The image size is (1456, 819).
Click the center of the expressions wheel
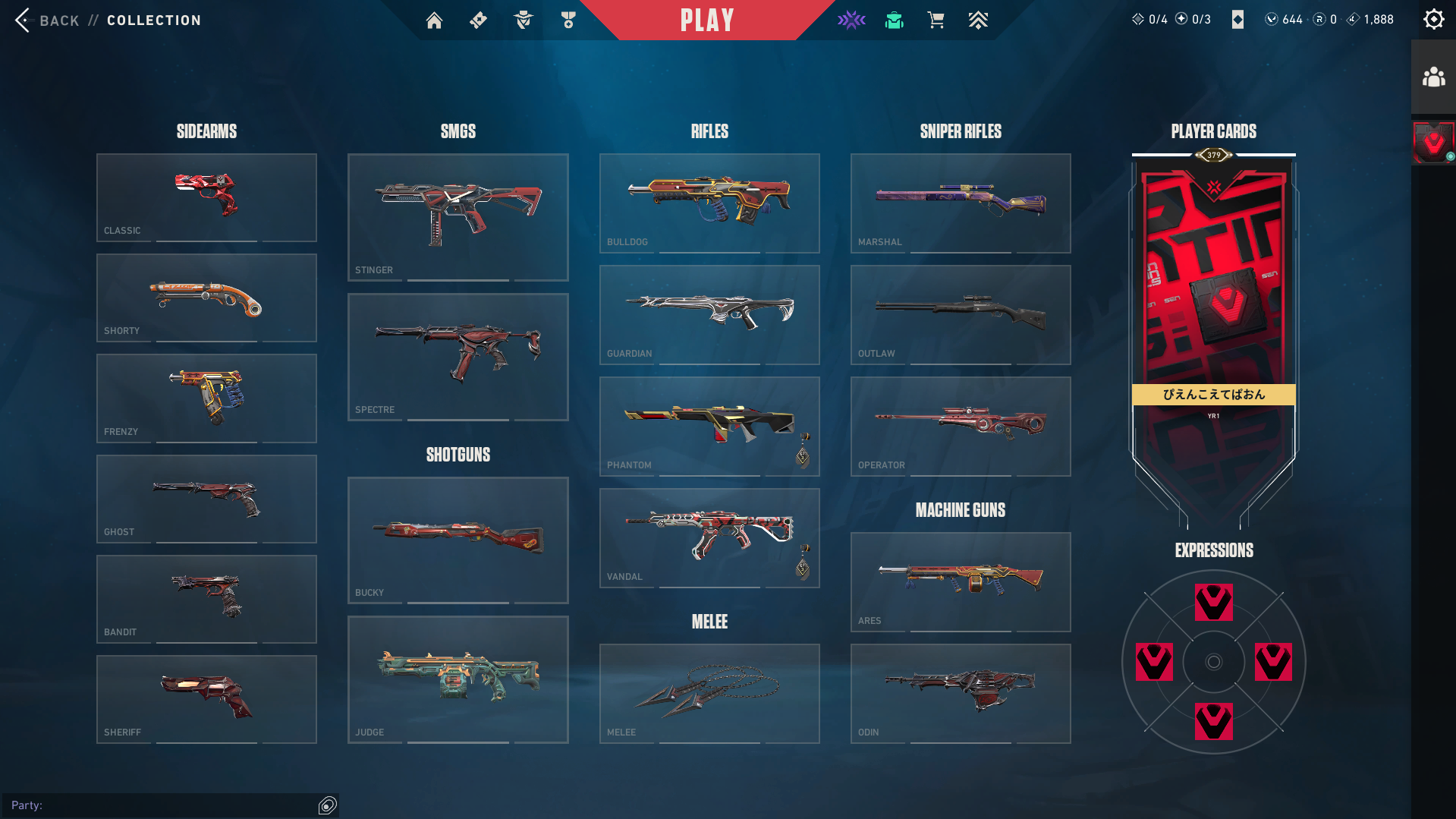point(1213,662)
